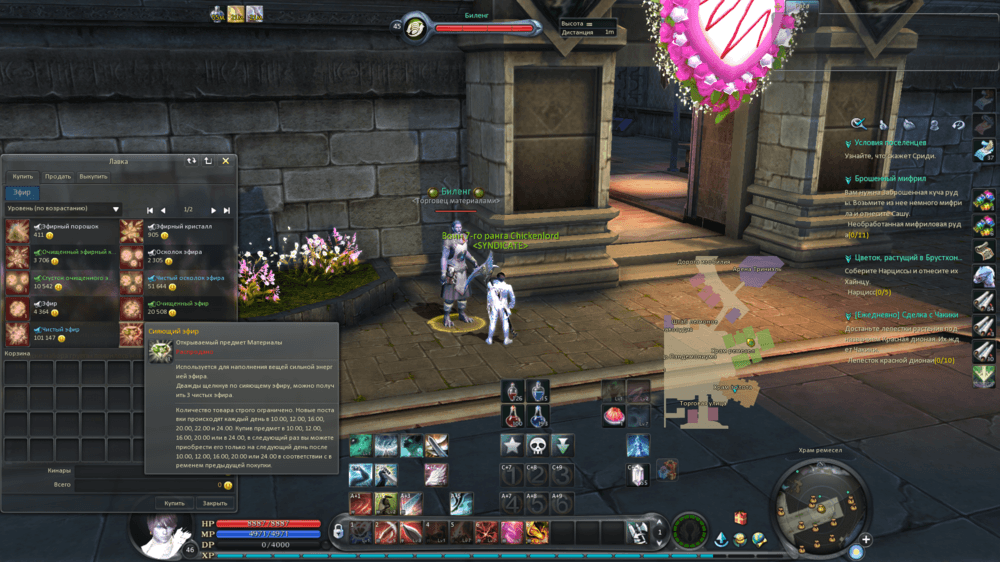Click the minimap zoom-in plus button

(866, 540)
